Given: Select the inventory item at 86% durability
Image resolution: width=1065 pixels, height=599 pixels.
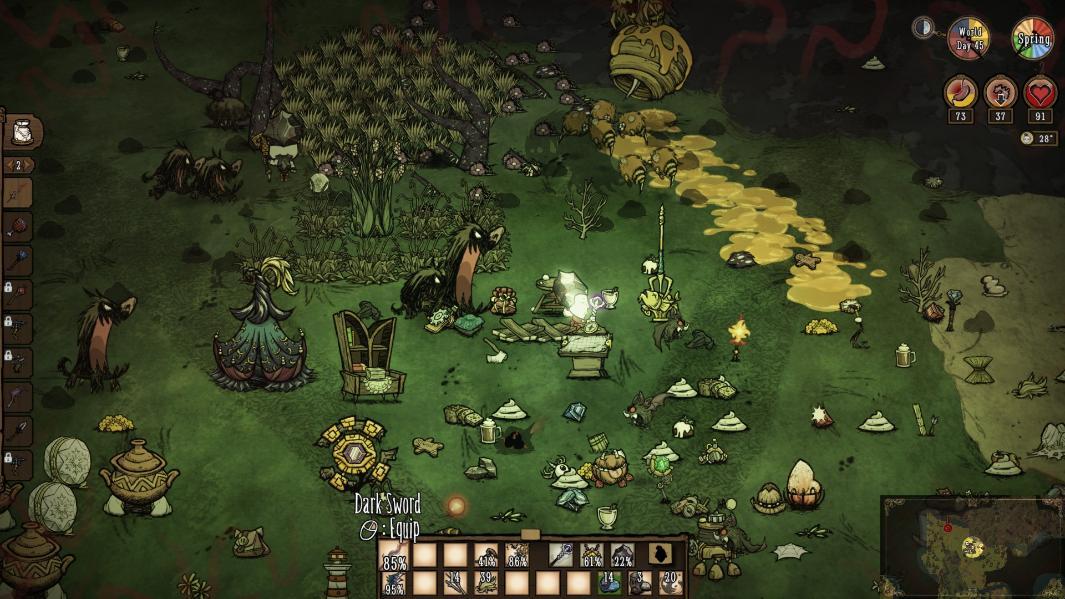Looking at the screenshot, I should (x=516, y=554).
